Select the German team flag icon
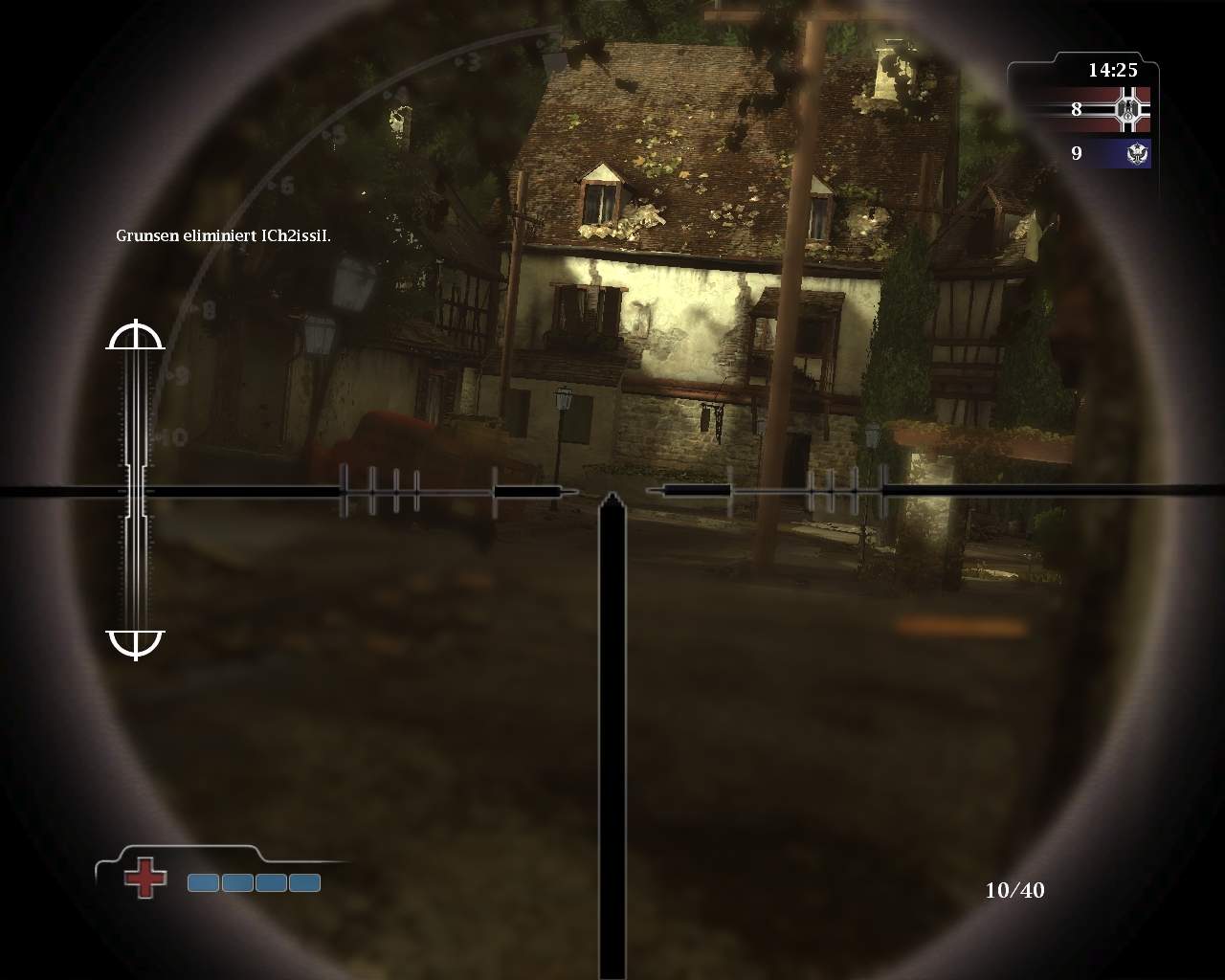Image resolution: width=1225 pixels, height=980 pixels. (1129, 109)
